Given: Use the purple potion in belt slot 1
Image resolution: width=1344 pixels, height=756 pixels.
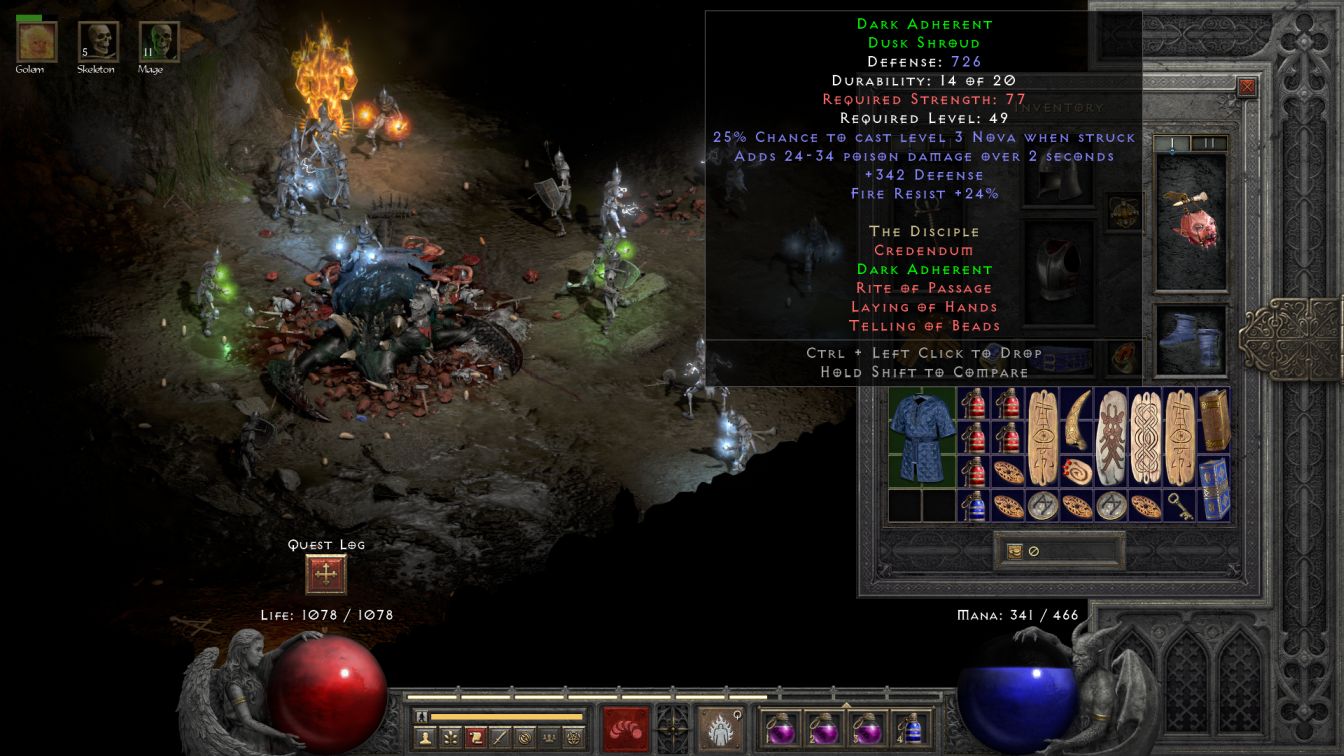Looking at the screenshot, I should tap(781, 728).
